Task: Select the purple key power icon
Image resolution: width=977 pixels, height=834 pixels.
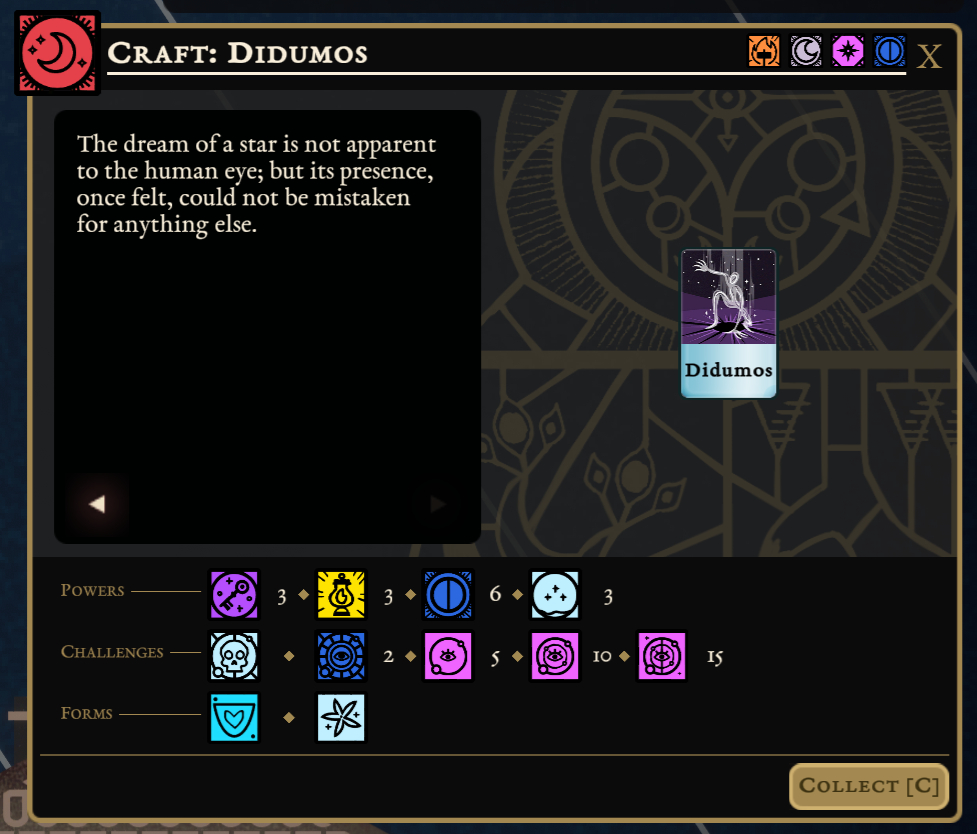Action: [234, 595]
